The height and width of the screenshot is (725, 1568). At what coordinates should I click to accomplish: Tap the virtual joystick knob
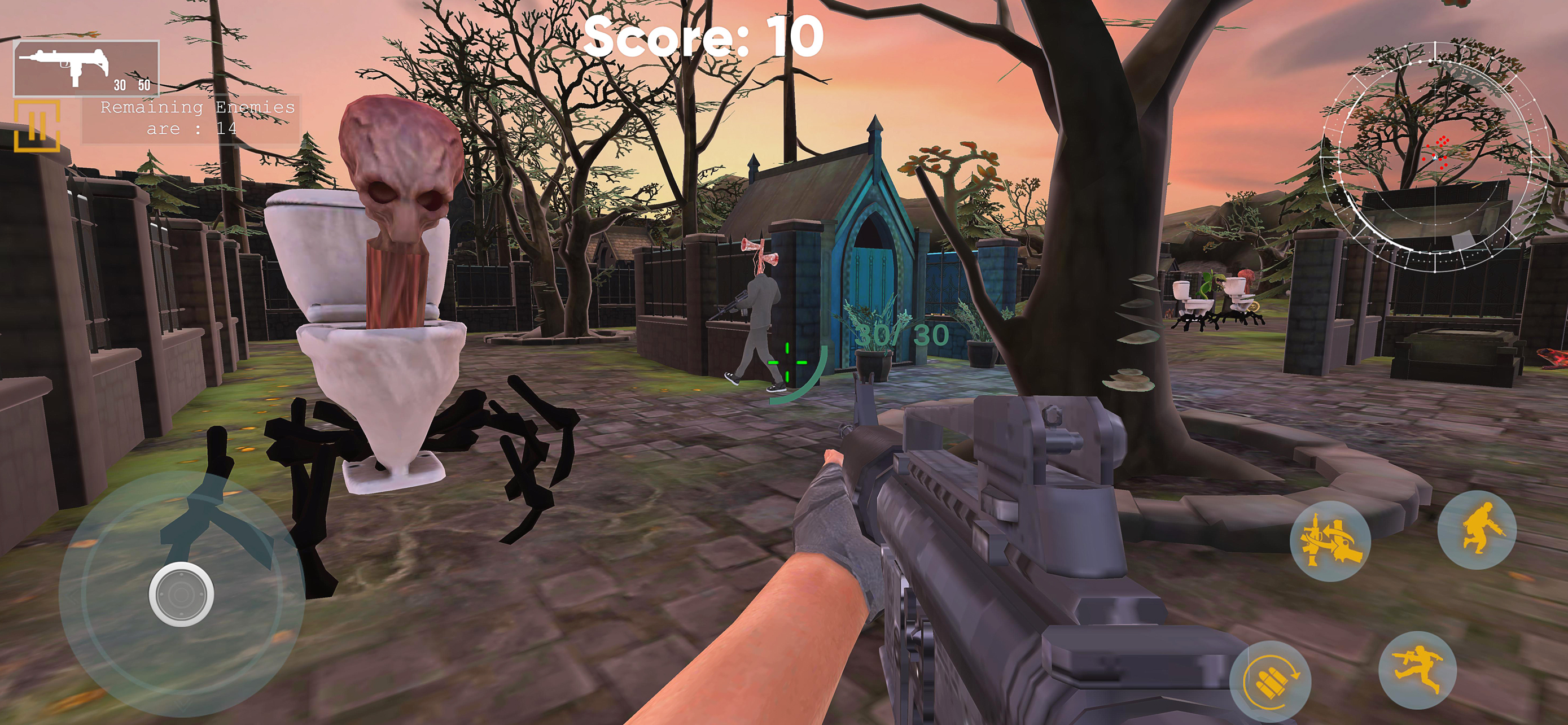181,594
